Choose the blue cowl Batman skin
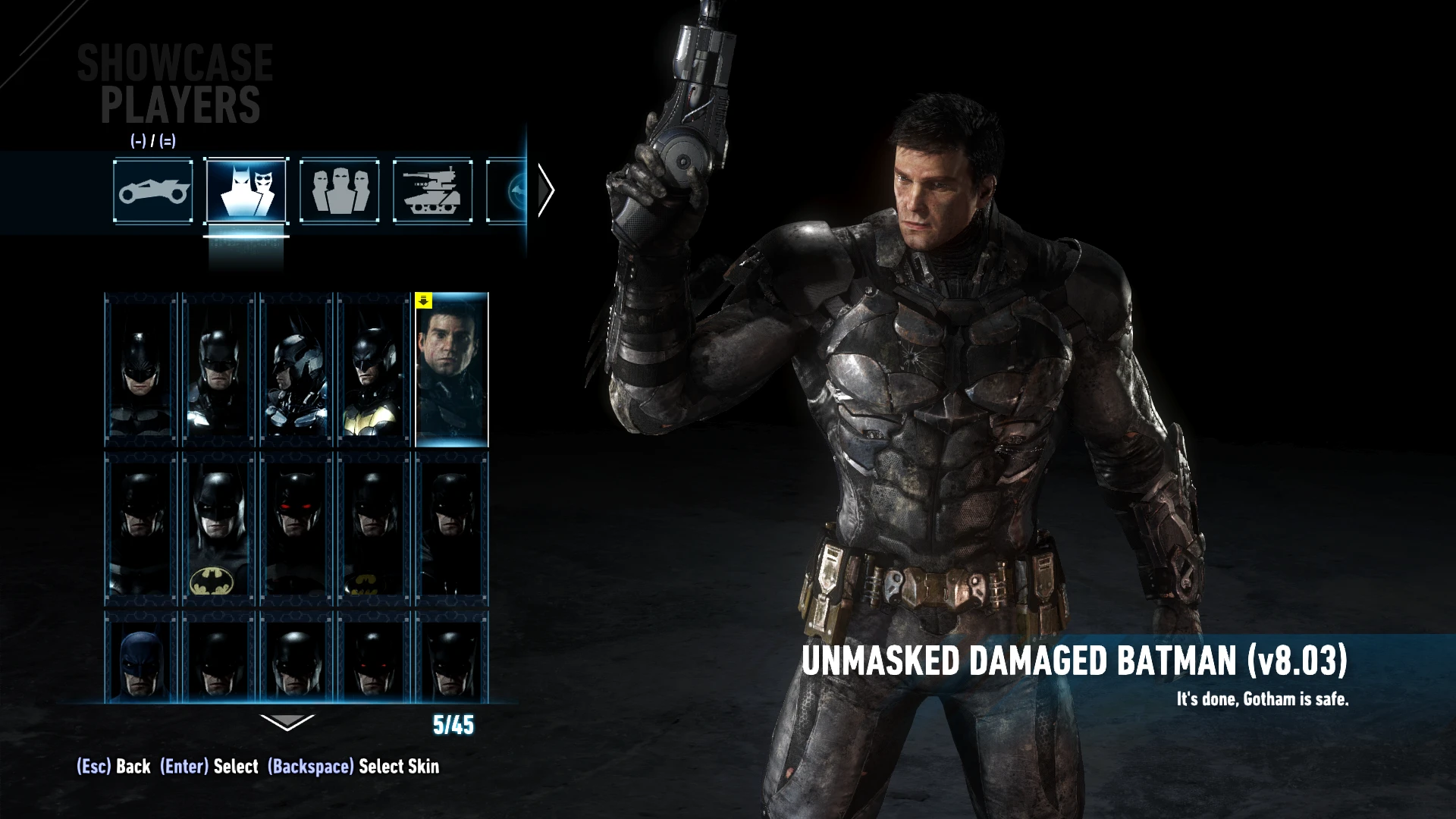 (140, 658)
